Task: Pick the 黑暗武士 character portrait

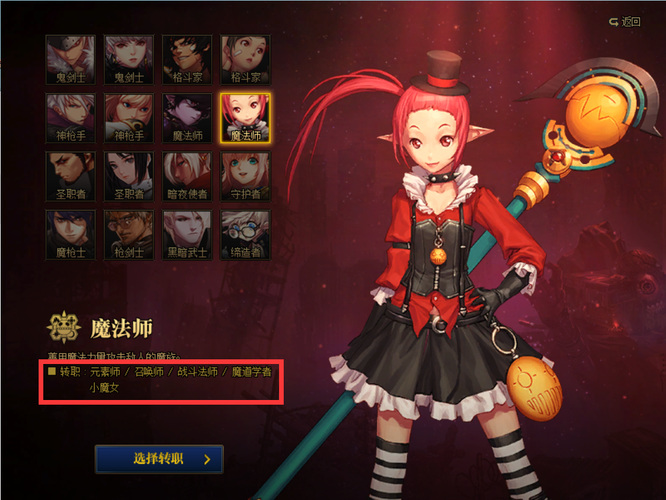Action: 187,234
